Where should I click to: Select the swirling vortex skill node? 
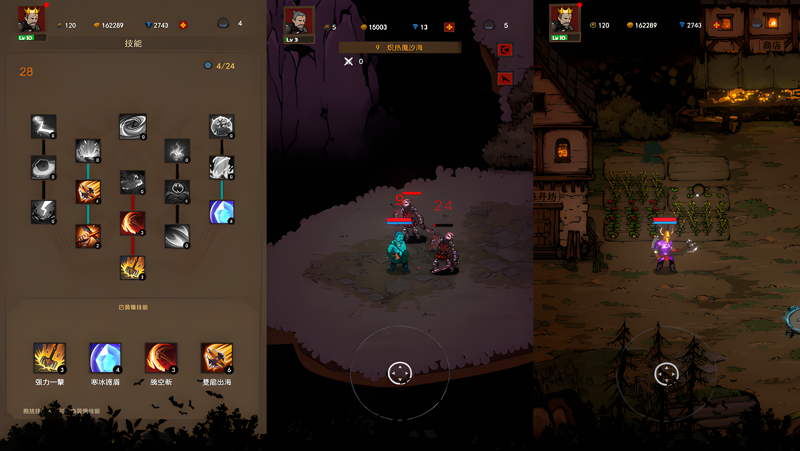132,126
